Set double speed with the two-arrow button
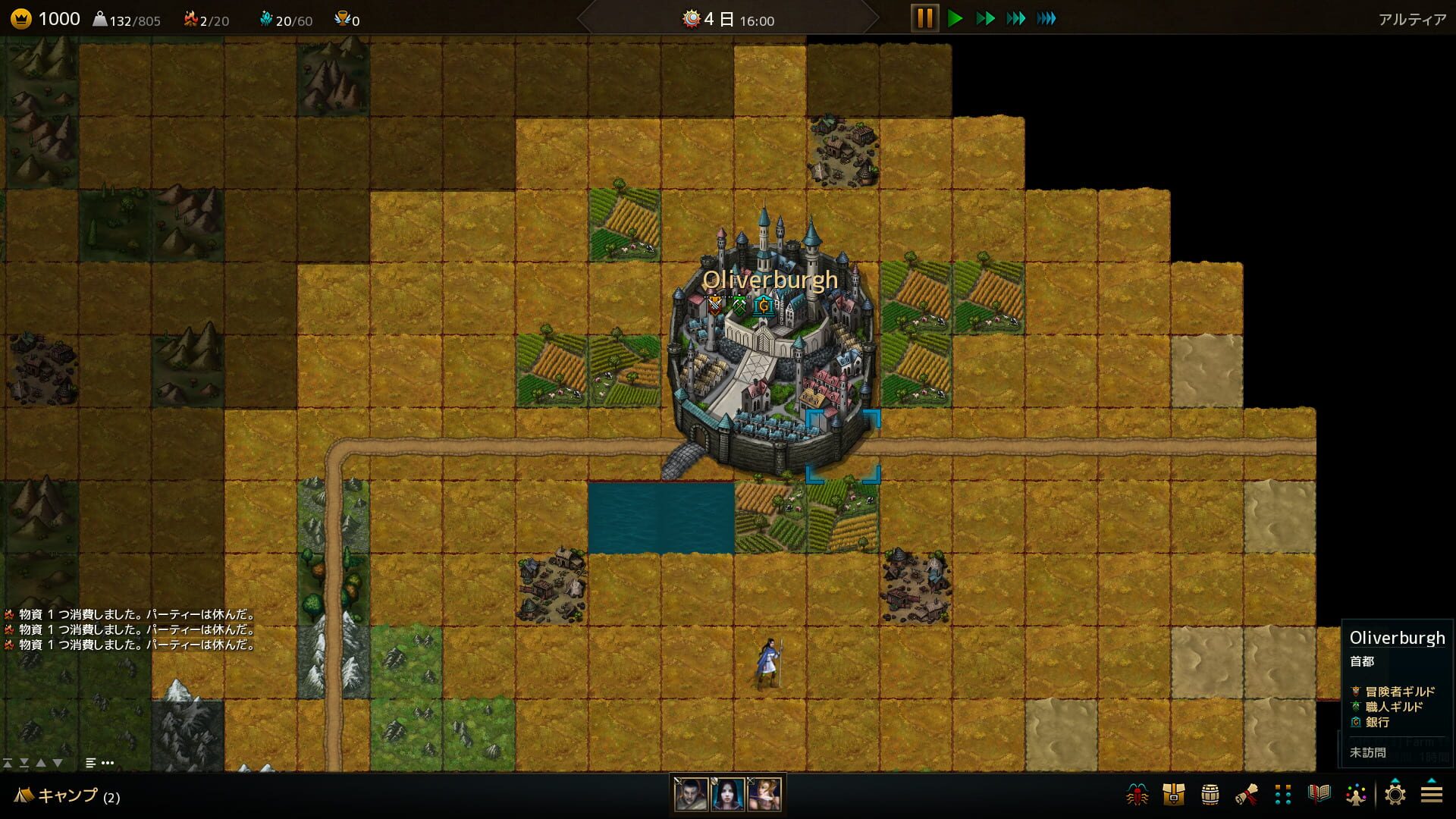Screen dimensions: 1456x819 click(x=985, y=18)
